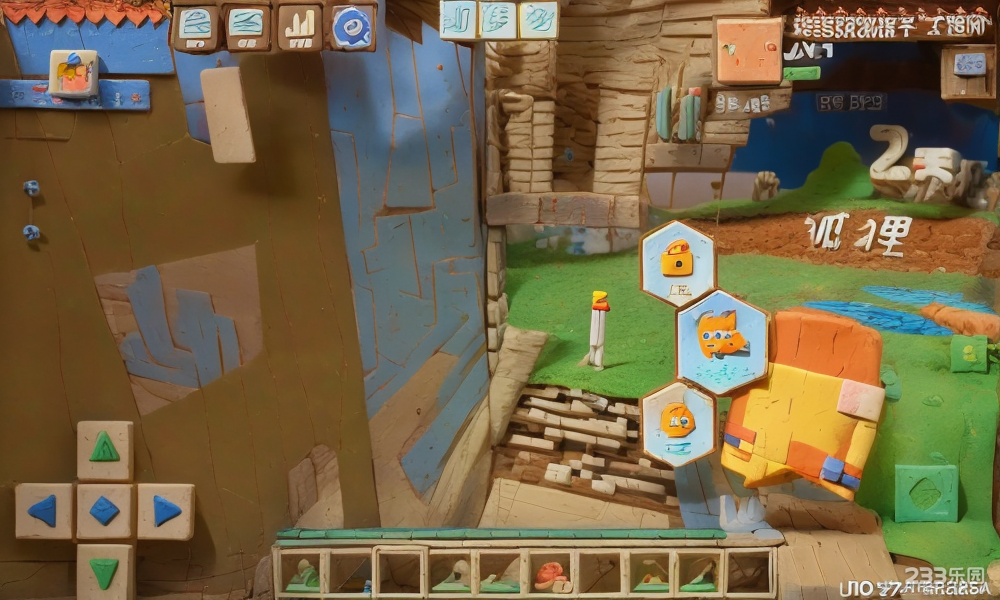Screen dimensions: 1000x600
Task: Click the up arrow on the D-pad
Action: pyautogui.click(x=105, y=449)
